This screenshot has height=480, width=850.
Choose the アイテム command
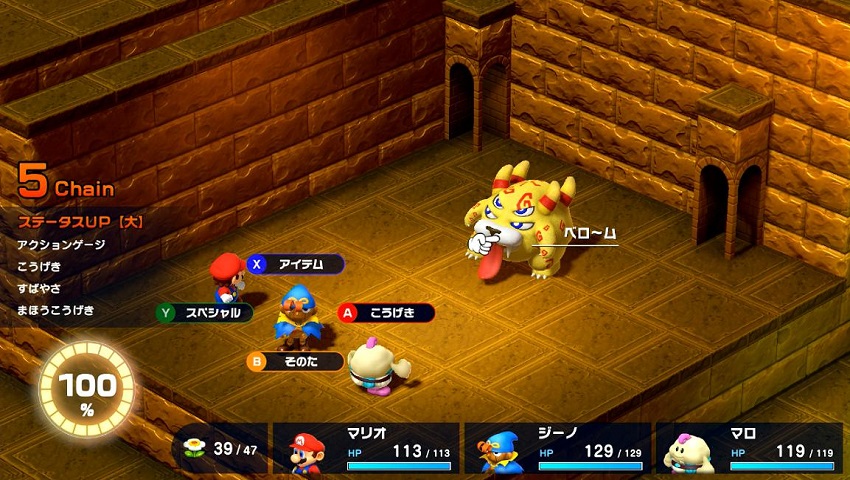pos(296,264)
